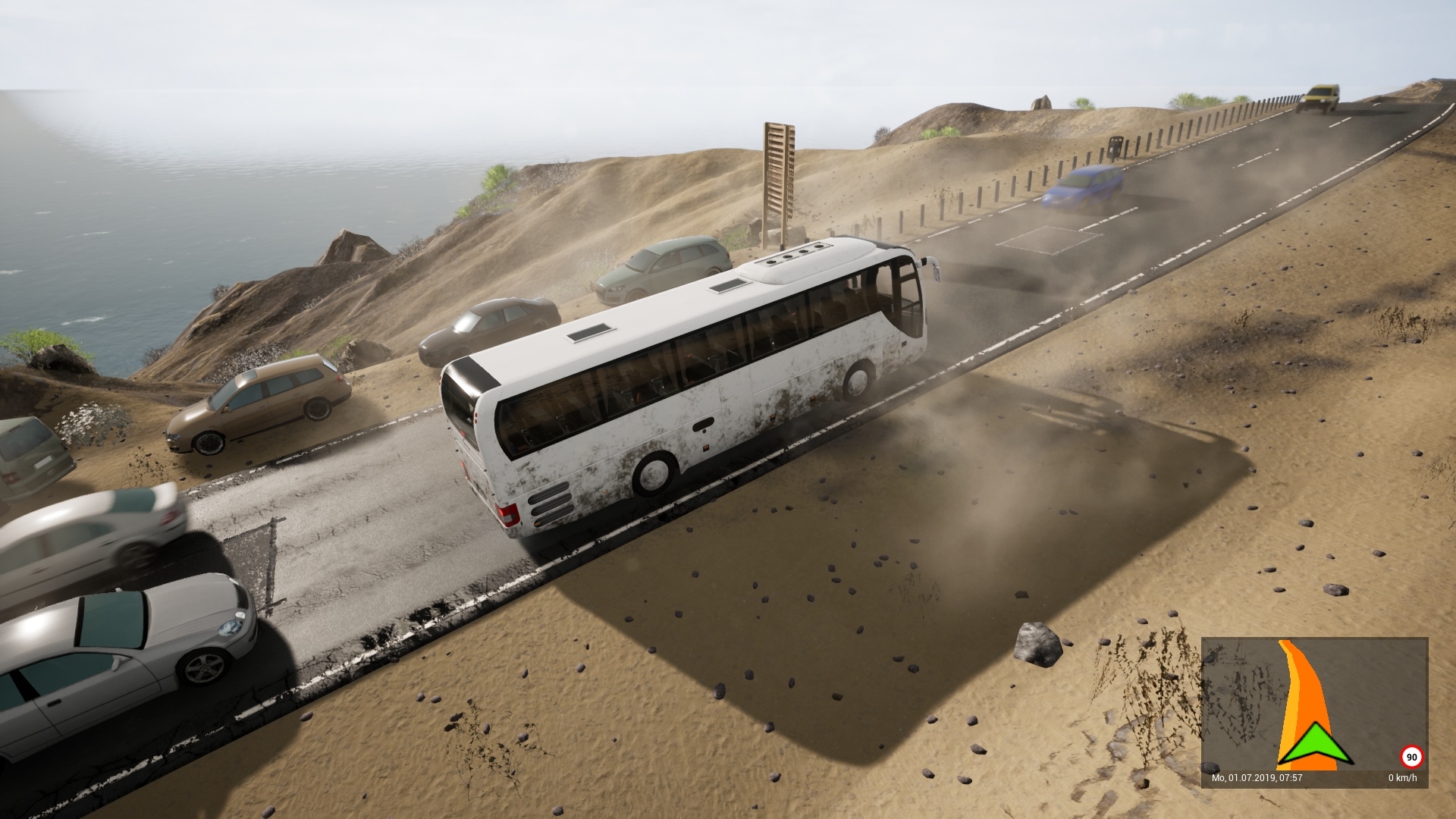The height and width of the screenshot is (819, 1456).
Task: Select the parked tan station wagon
Action: pyautogui.click(x=258, y=402)
